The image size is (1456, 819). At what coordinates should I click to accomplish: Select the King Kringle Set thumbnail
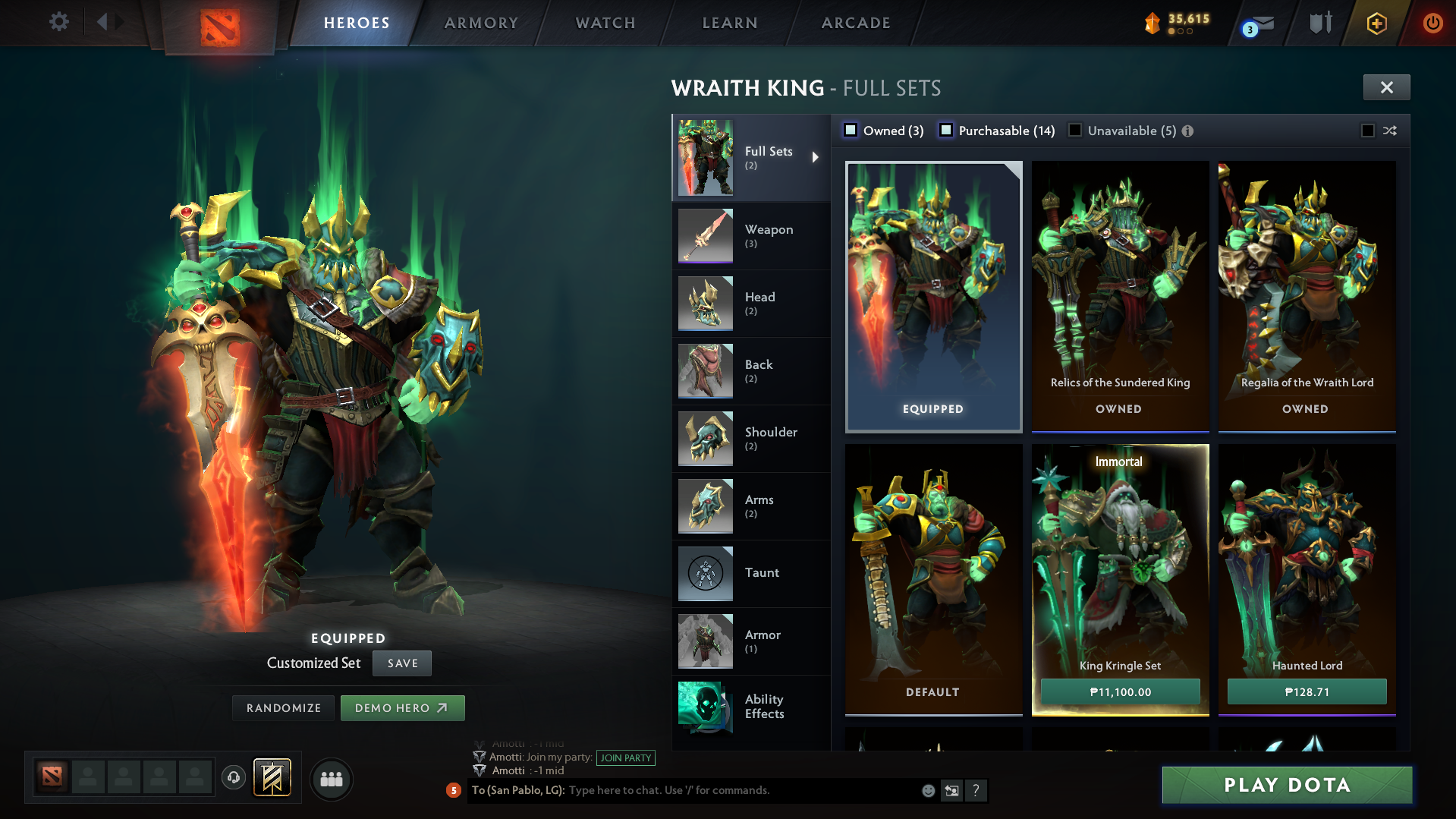[1120, 562]
